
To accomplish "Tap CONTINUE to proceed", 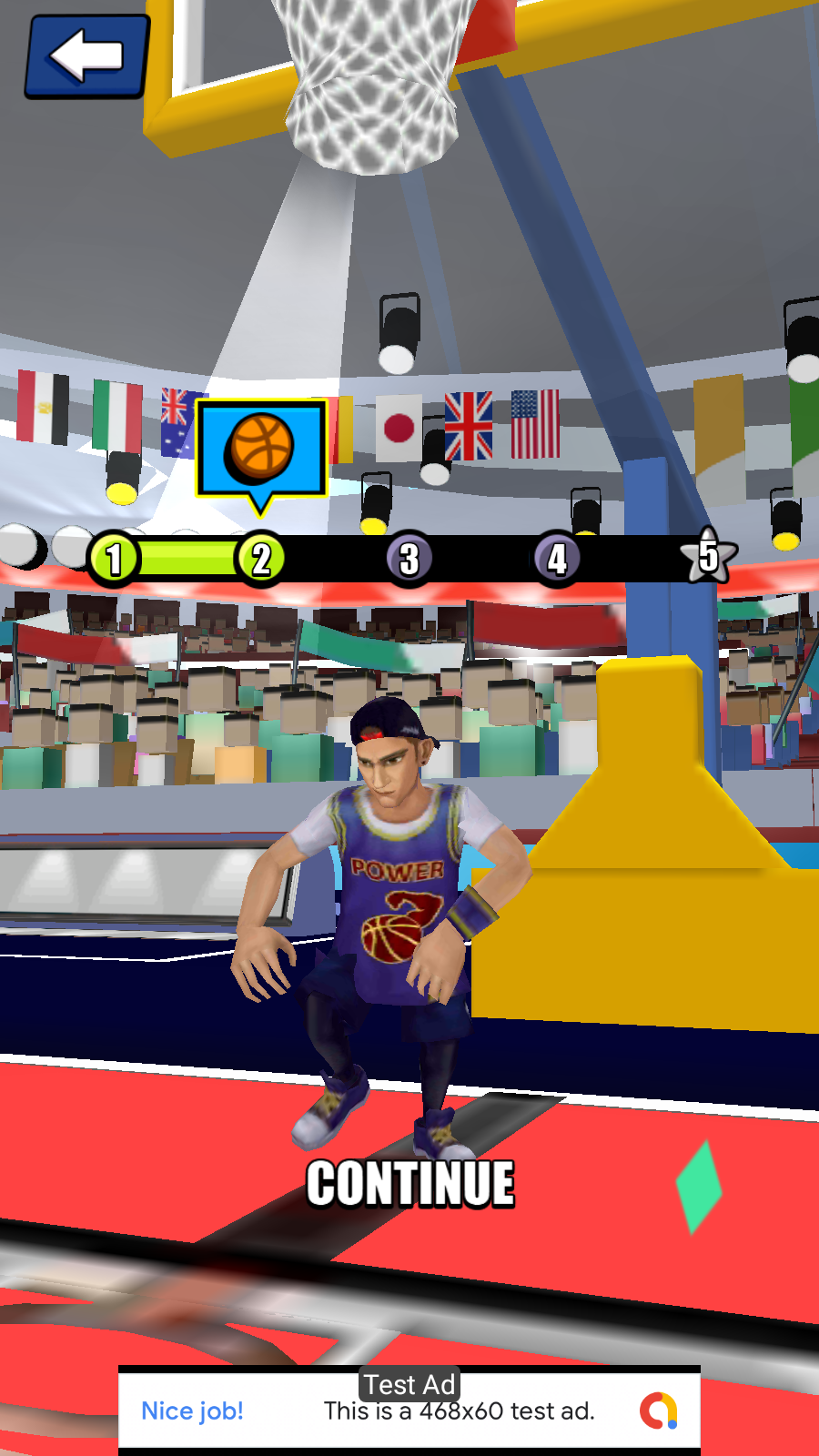I will coord(410,1184).
